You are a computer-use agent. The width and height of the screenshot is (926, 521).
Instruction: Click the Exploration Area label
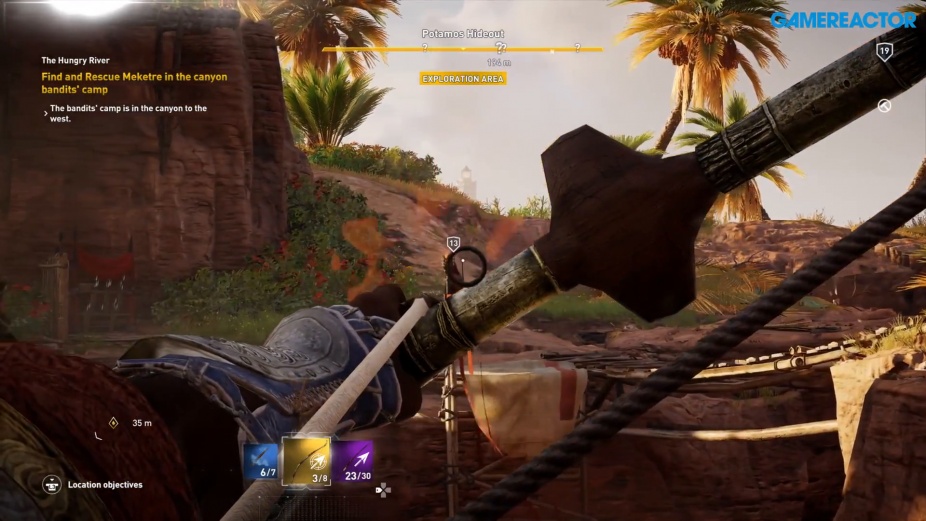pos(462,78)
